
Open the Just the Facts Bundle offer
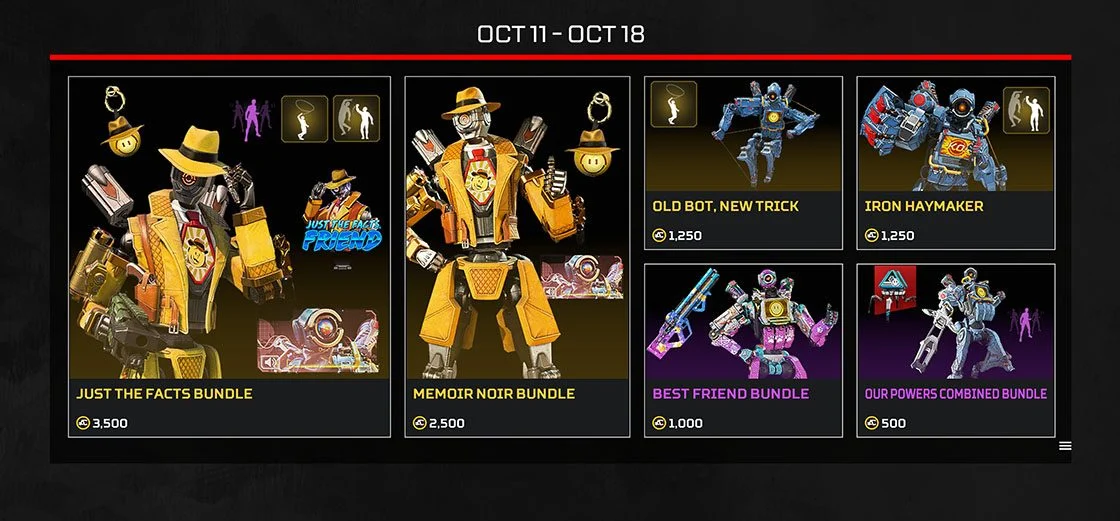coord(229,256)
